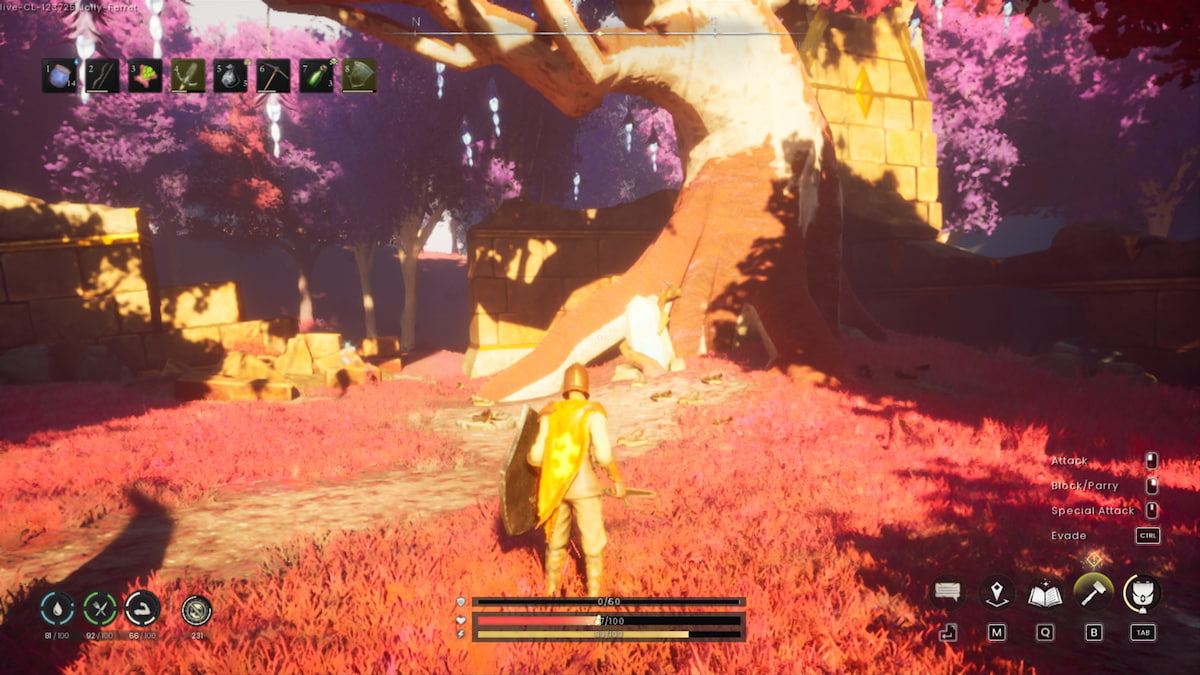Select the grey pouch in slot 5
The width and height of the screenshot is (1200, 675).
coord(231,76)
